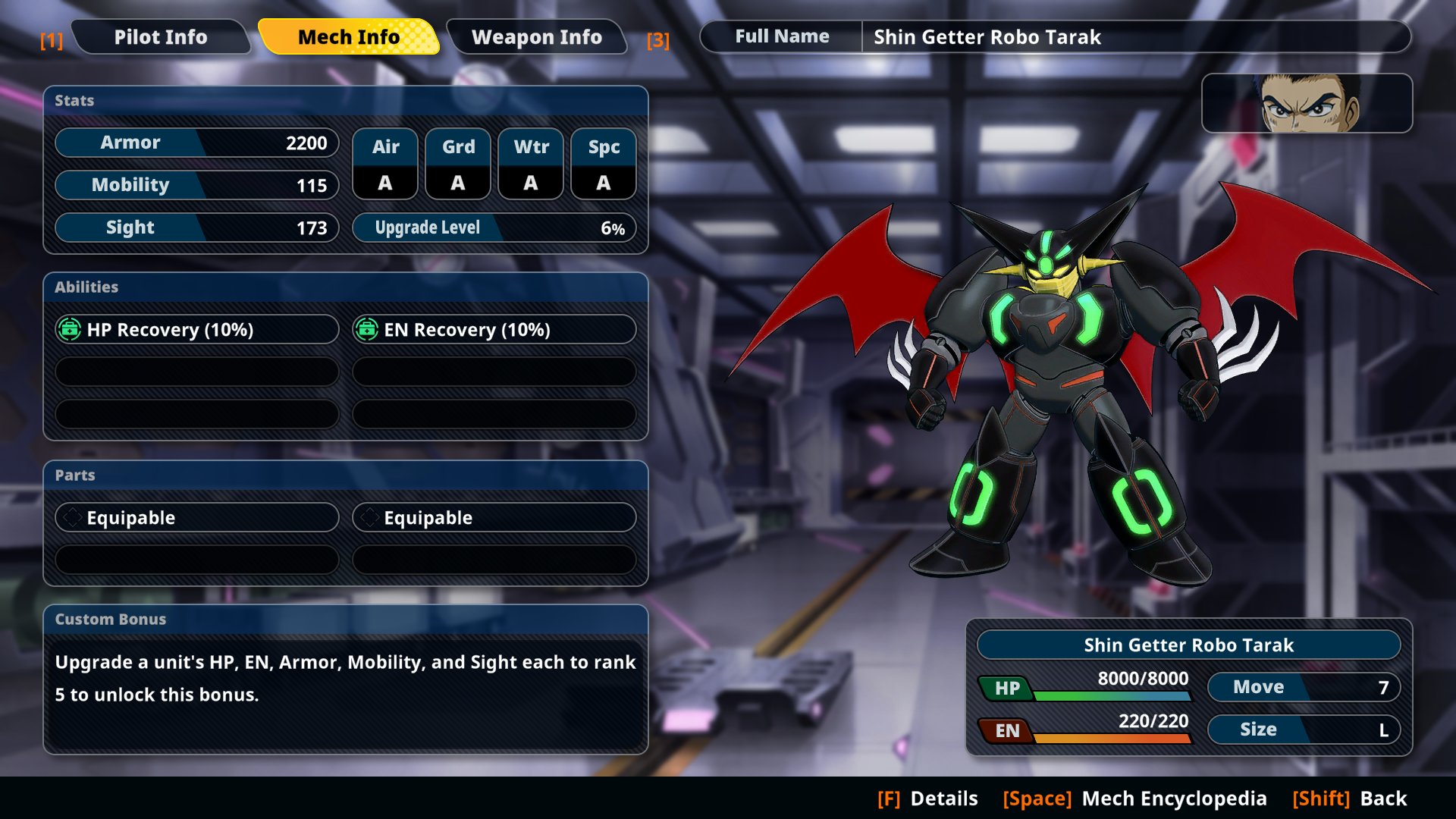1456x819 pixels.
Task: Select the HP Recovery (10%) ability
Action: pyautogui.click(x=196, y=329)
